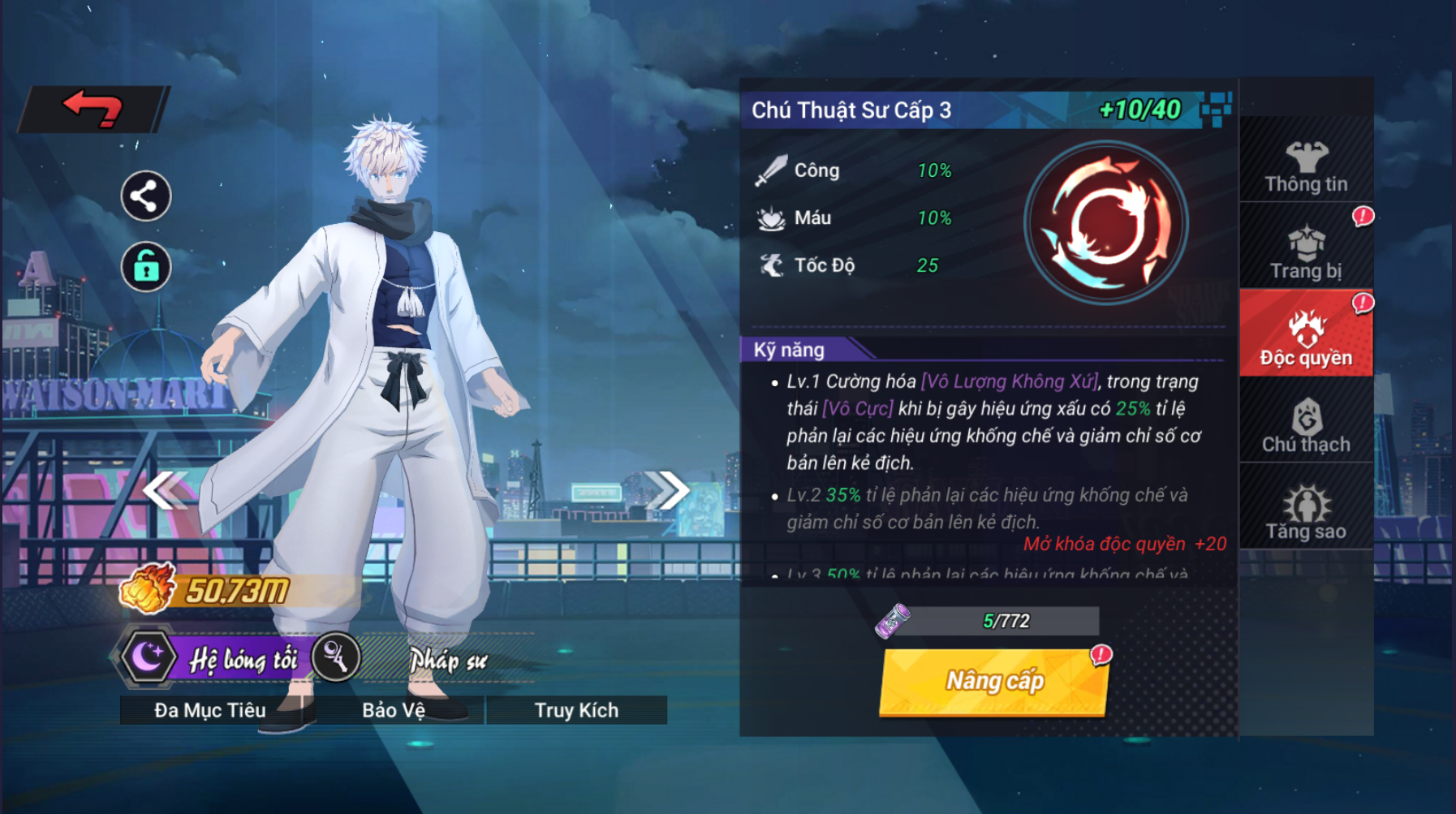Tap the red swirling exclusive skill emblem

1105,223
